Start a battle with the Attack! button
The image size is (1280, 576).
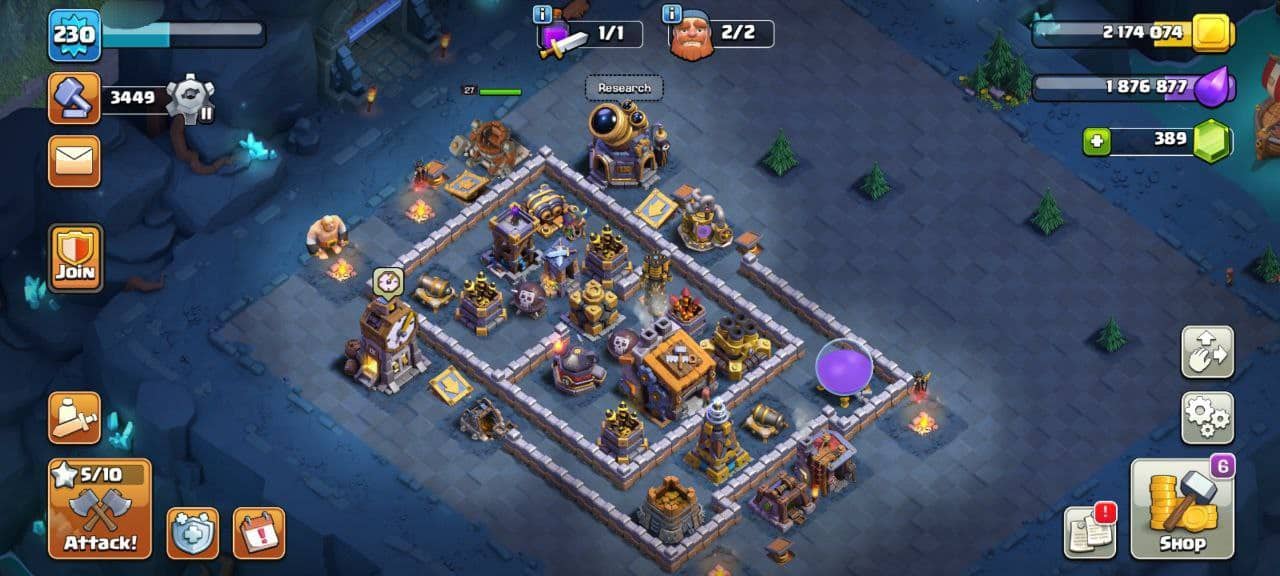(x=100, y=508)
